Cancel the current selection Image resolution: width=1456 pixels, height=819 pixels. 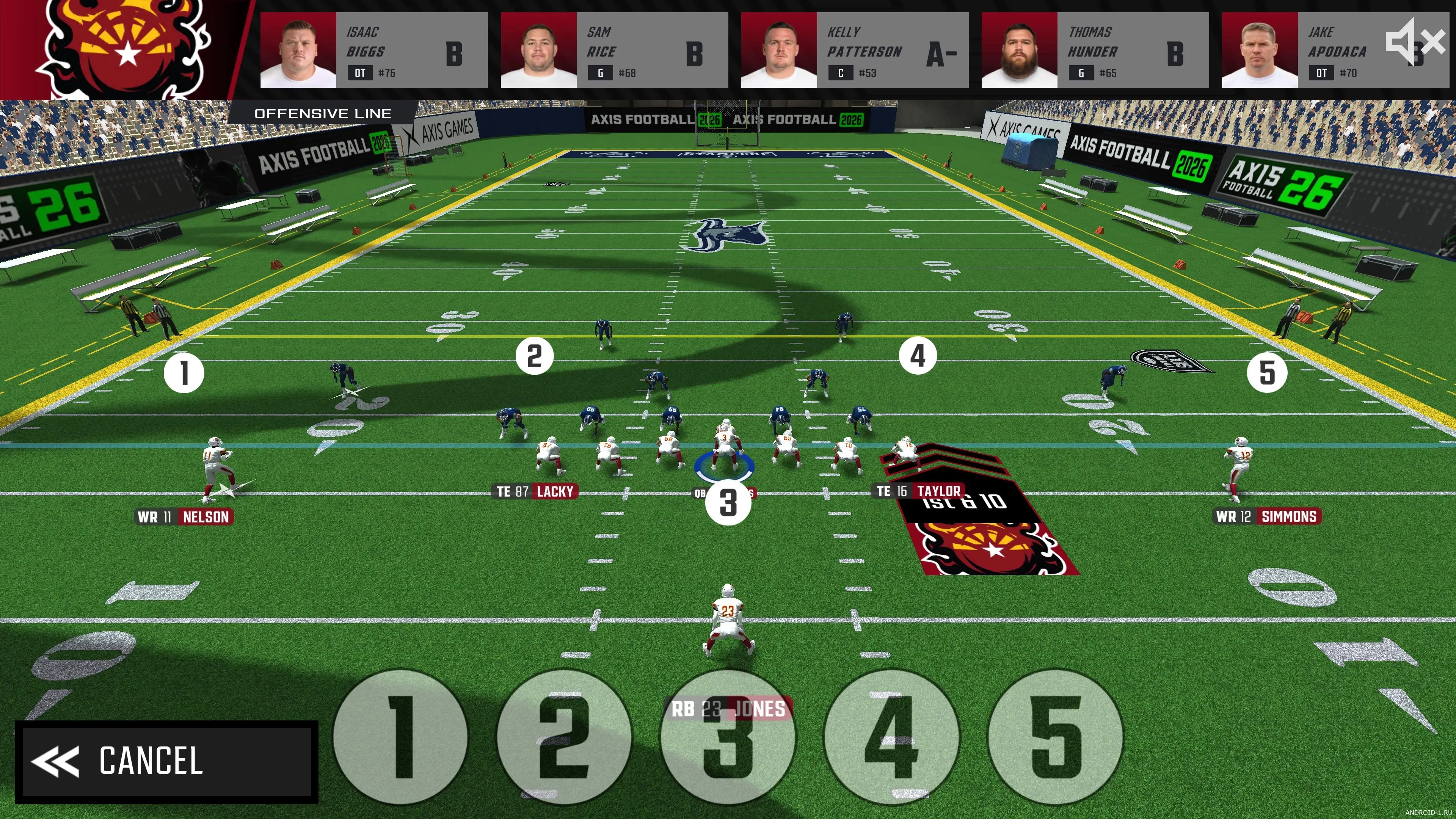166,761
